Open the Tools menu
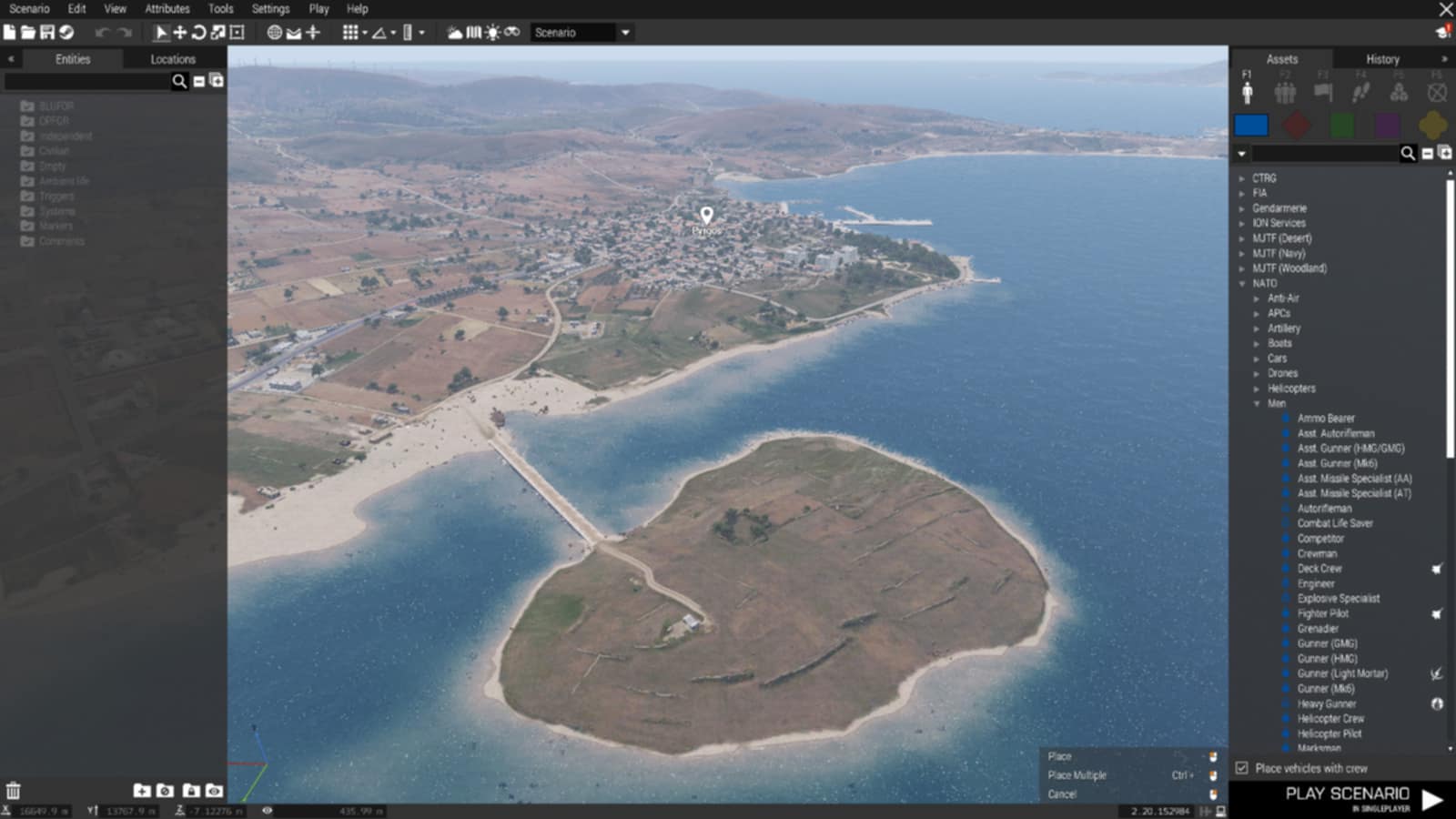The image size is (1456, 819). pos(220,9)
